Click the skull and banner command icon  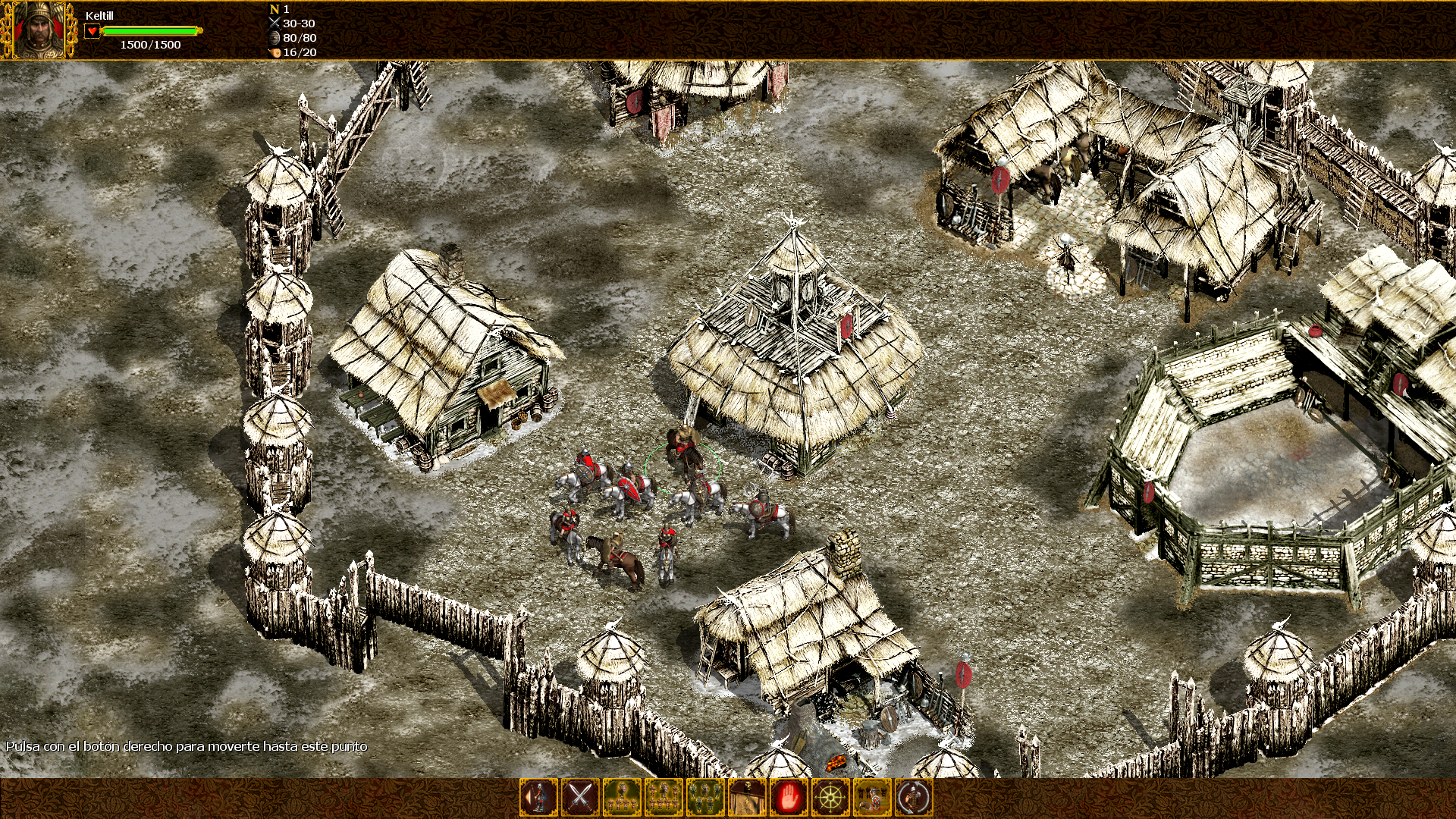click(x=747, y=797)
